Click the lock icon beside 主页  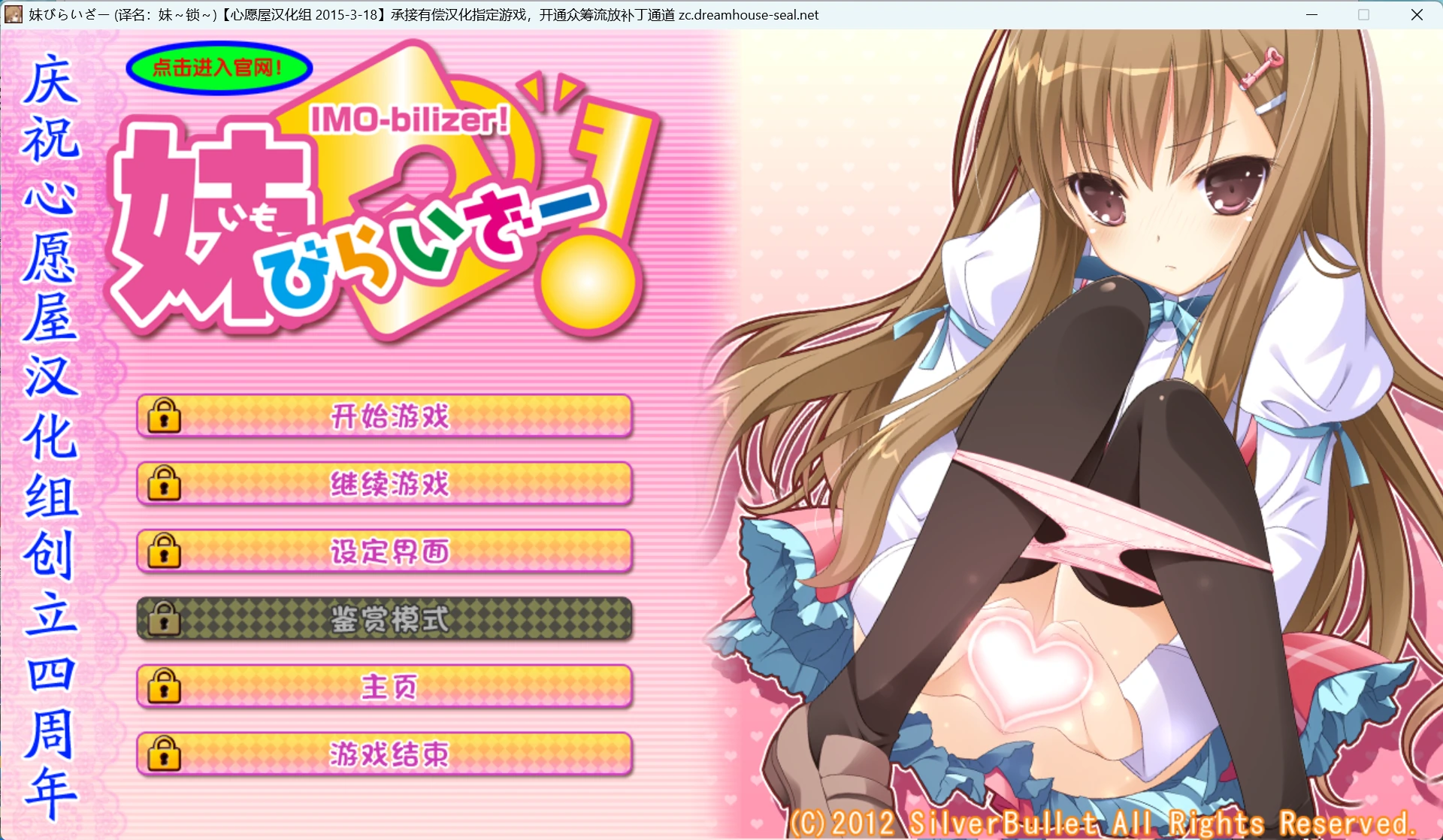[x=165, y=686]
